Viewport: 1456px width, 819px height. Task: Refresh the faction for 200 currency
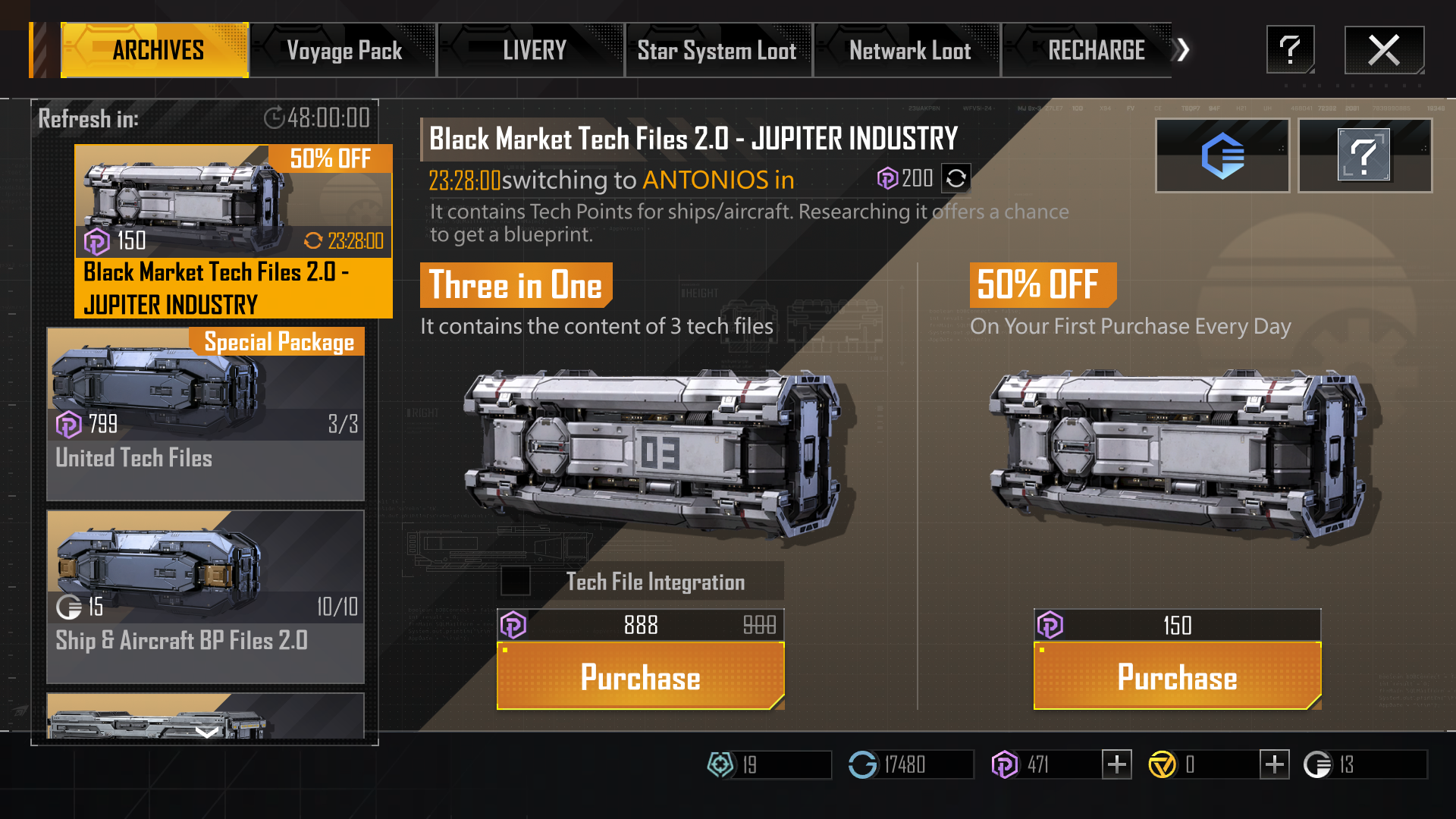click(x=956, y=178)
